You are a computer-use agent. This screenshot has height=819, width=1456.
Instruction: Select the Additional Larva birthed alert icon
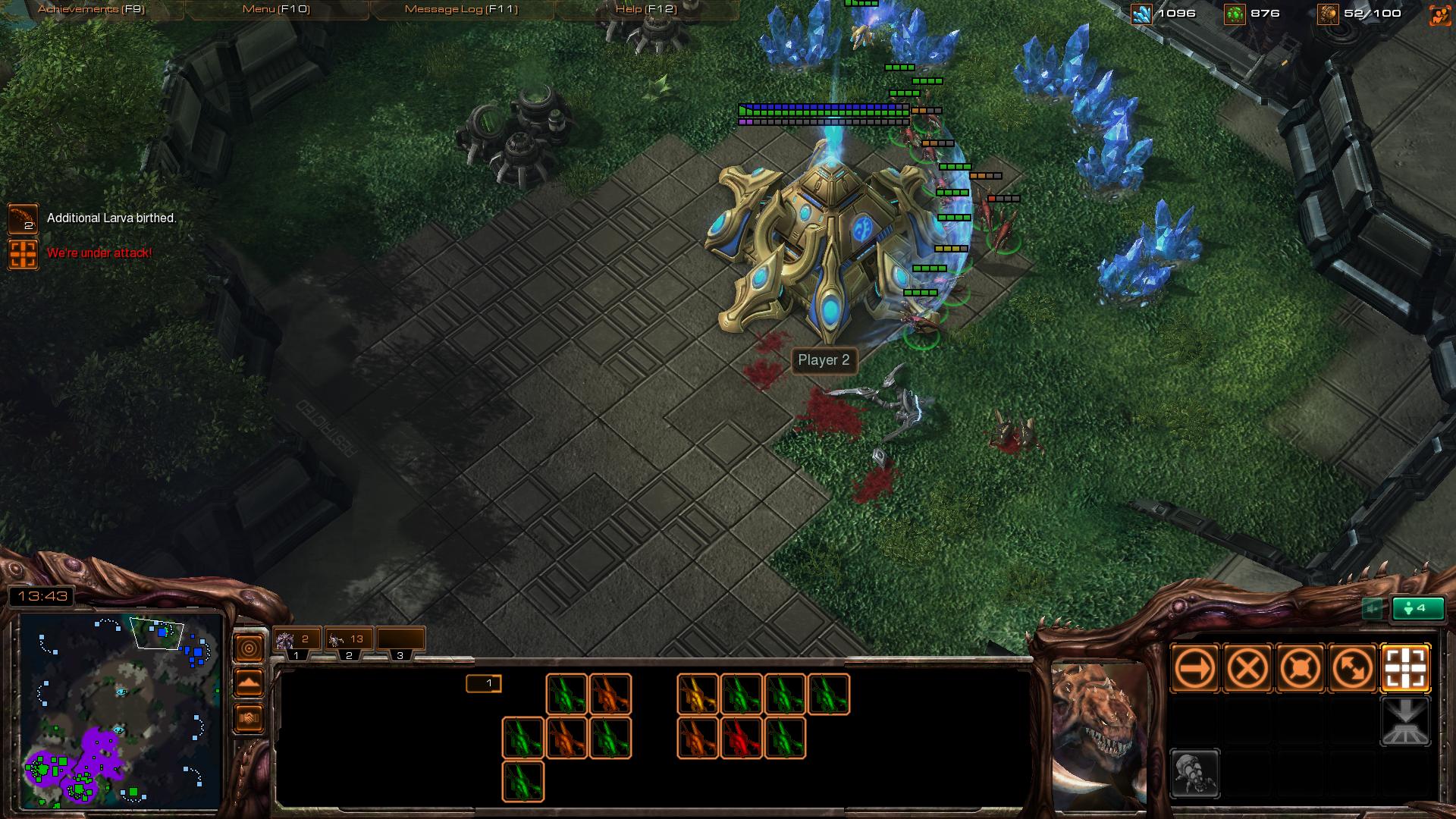[23, 219]
